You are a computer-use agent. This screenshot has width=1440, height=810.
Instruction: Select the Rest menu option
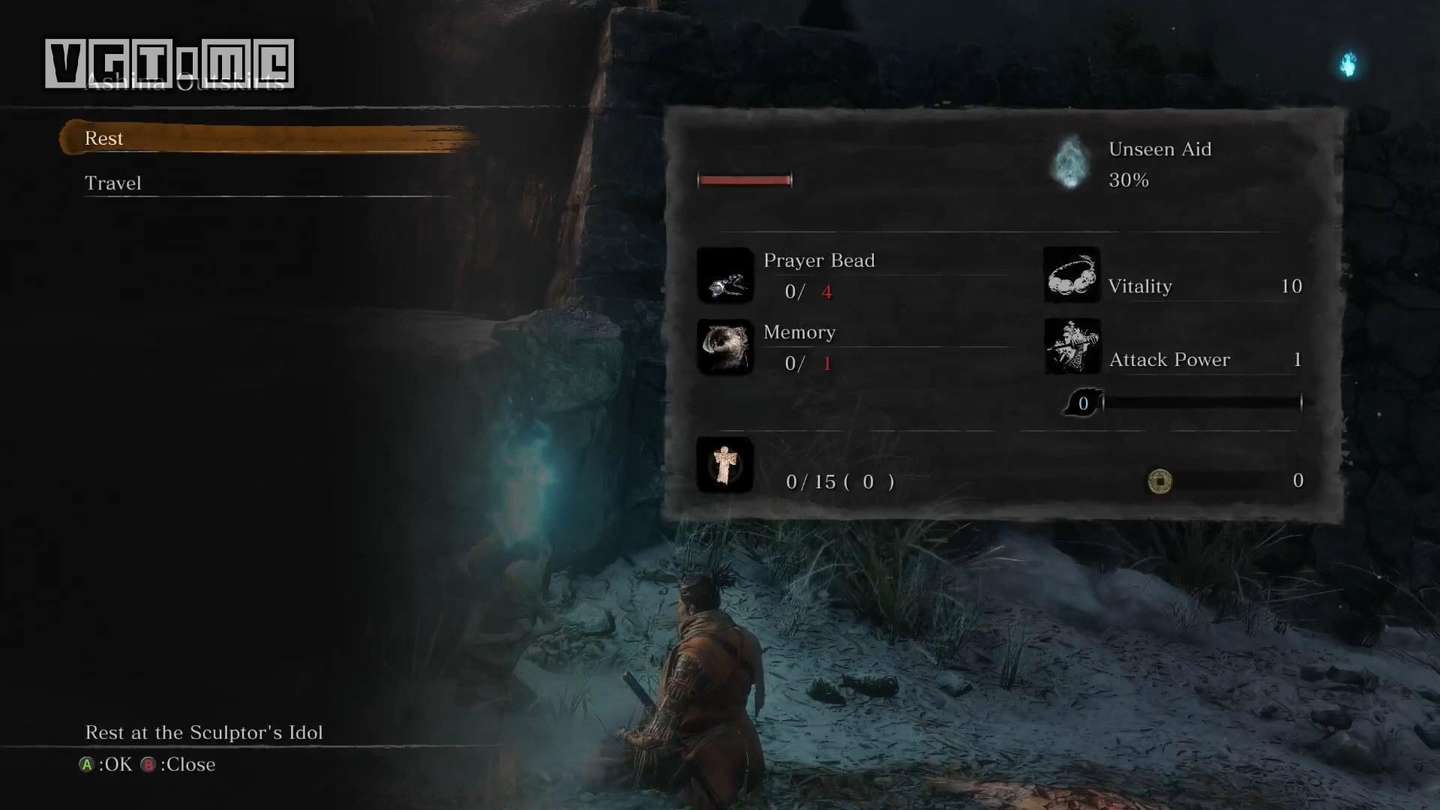(x=104, y=139)
